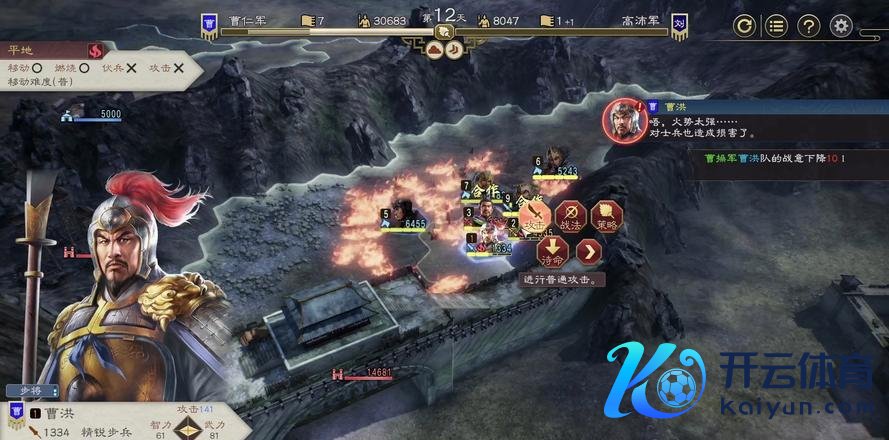This screenshot has width=889, height=440.
Task: Click the 高沛军 enemy banner icon
Action: tap(678, 25)
